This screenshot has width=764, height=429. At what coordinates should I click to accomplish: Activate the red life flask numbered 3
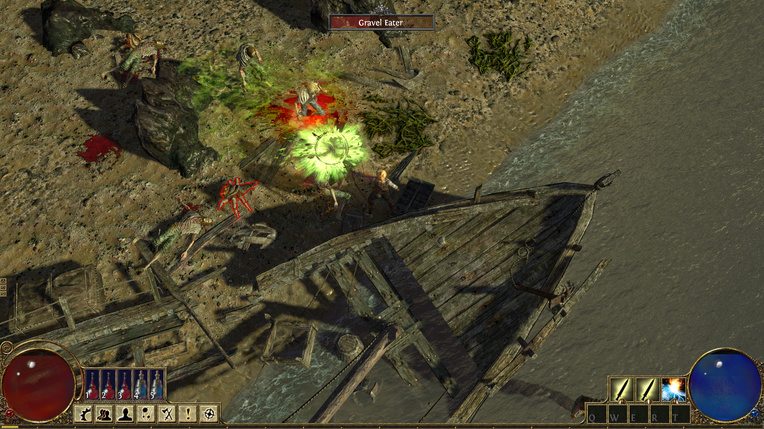(125, 384)
